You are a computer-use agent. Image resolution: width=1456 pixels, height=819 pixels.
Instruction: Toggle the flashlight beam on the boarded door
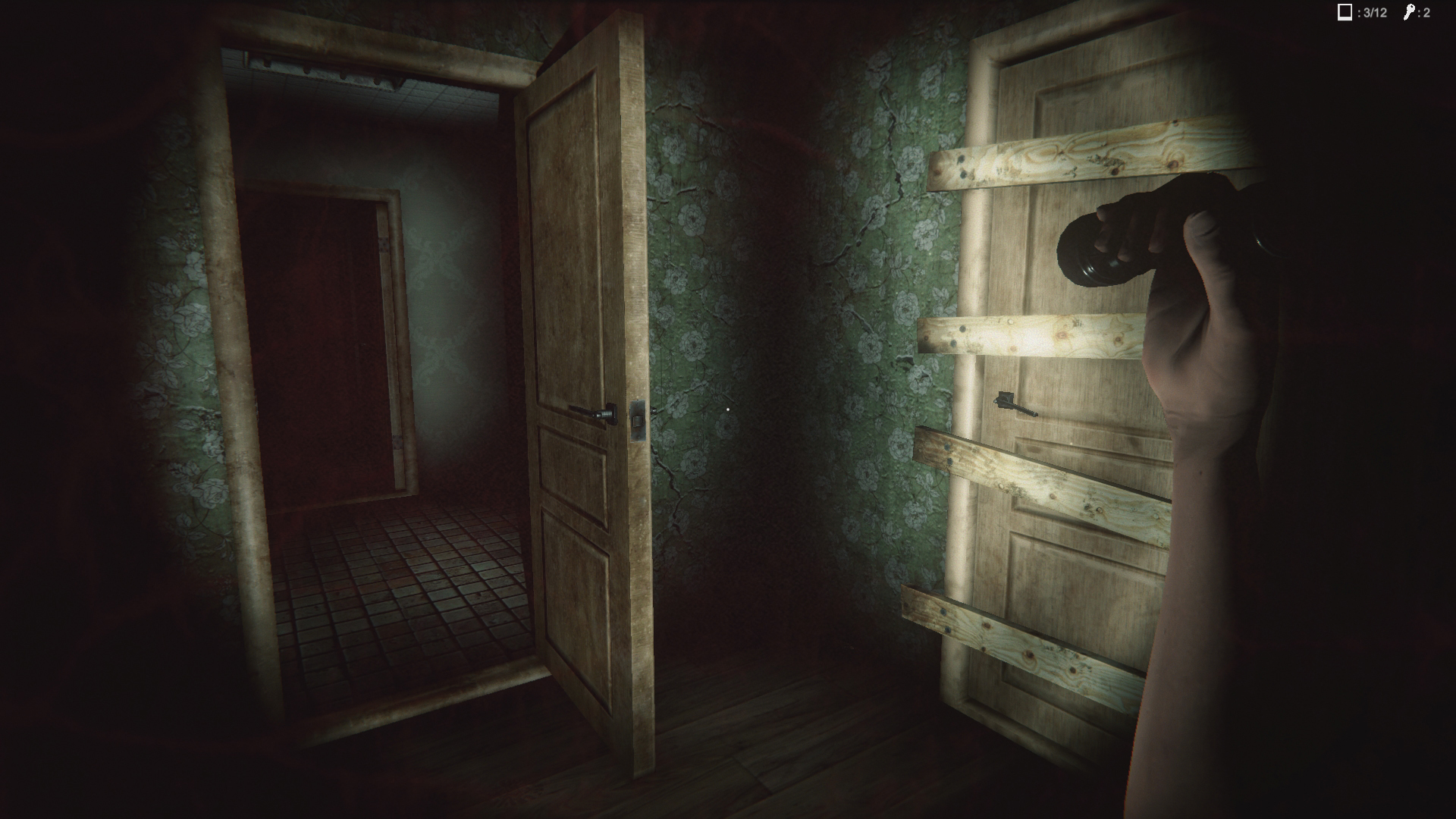(x=1062, y=341)
